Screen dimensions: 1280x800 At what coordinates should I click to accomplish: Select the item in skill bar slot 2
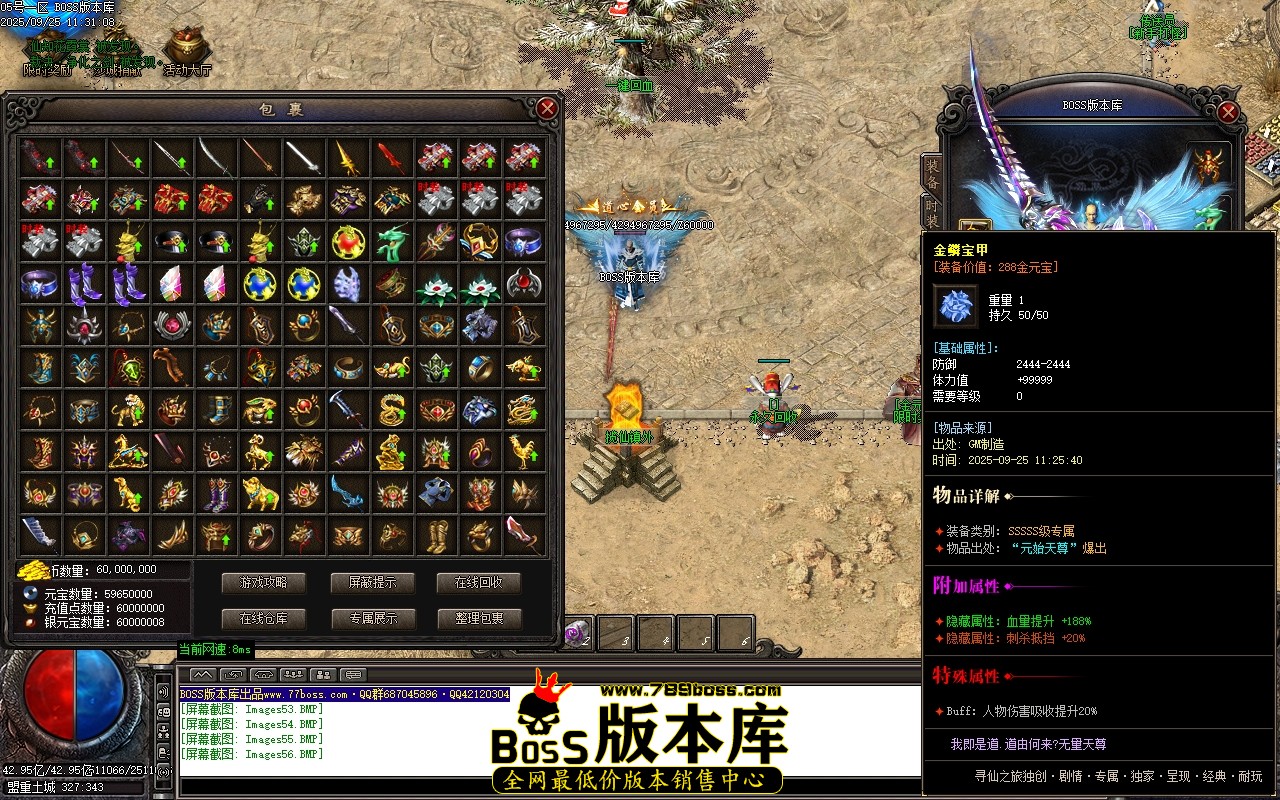coord(578,632)
